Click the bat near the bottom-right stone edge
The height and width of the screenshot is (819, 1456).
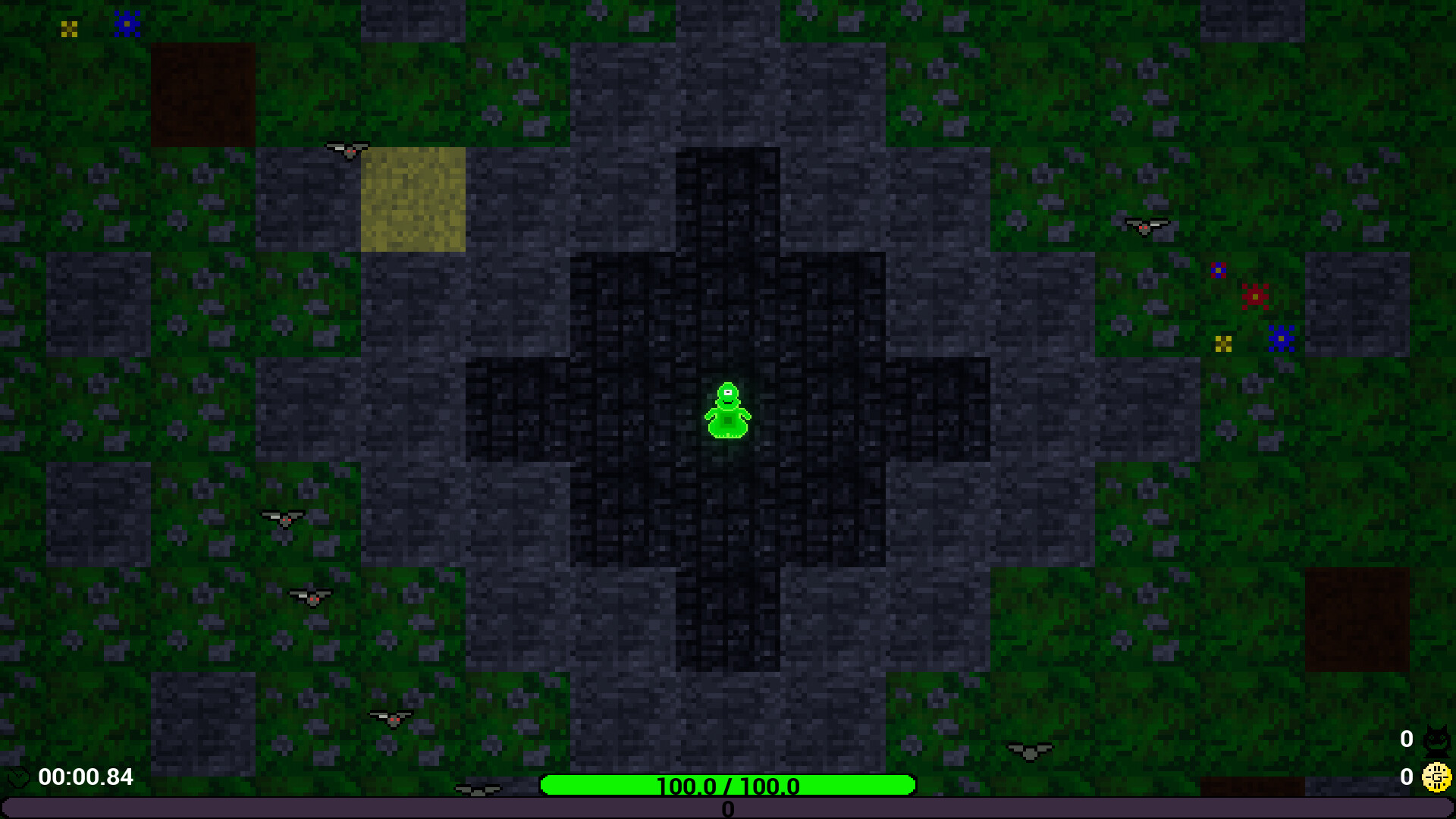pyautogui.click(x=1029, y=749)
